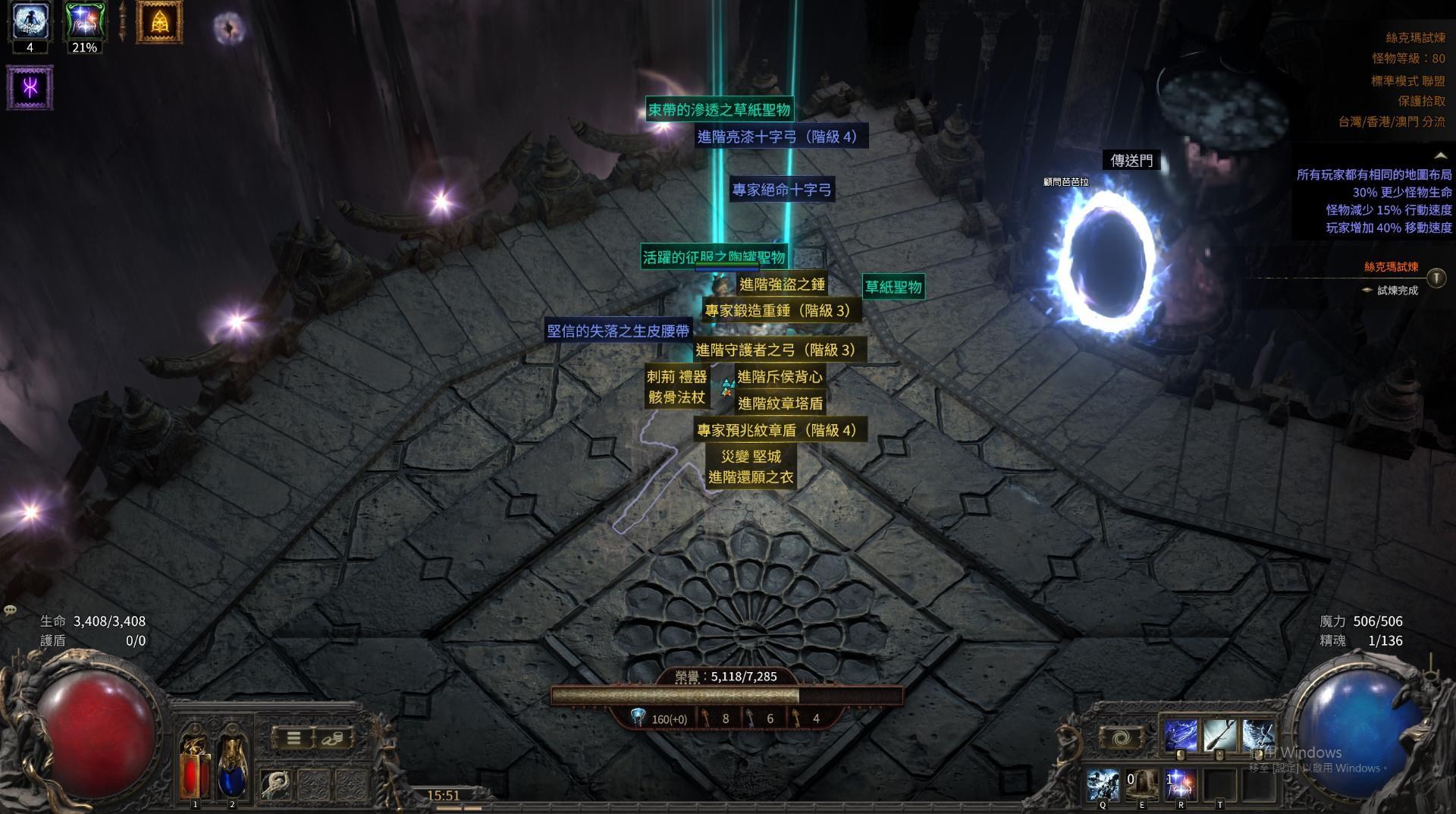Inspect the three-stars buff showing 21%
The width and height of the screenshot is (1456, 814).
tap(83, 21)
